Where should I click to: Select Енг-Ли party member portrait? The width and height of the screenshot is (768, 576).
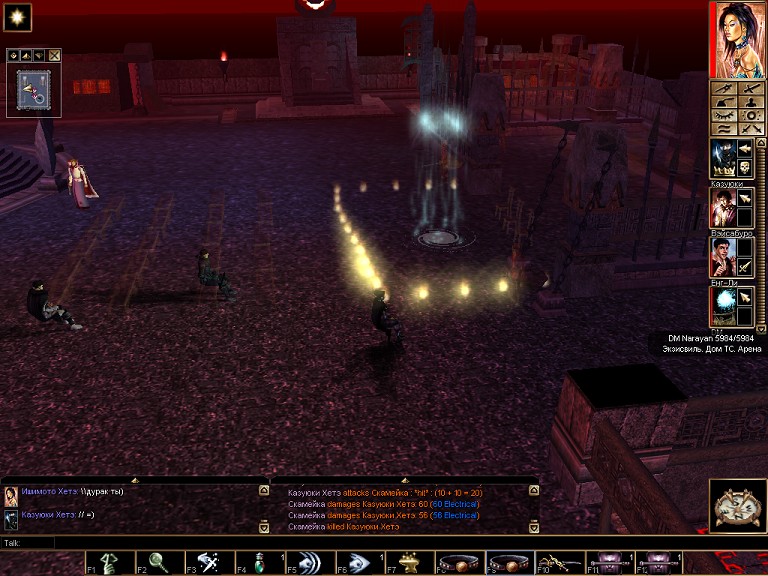coord(723,305)
